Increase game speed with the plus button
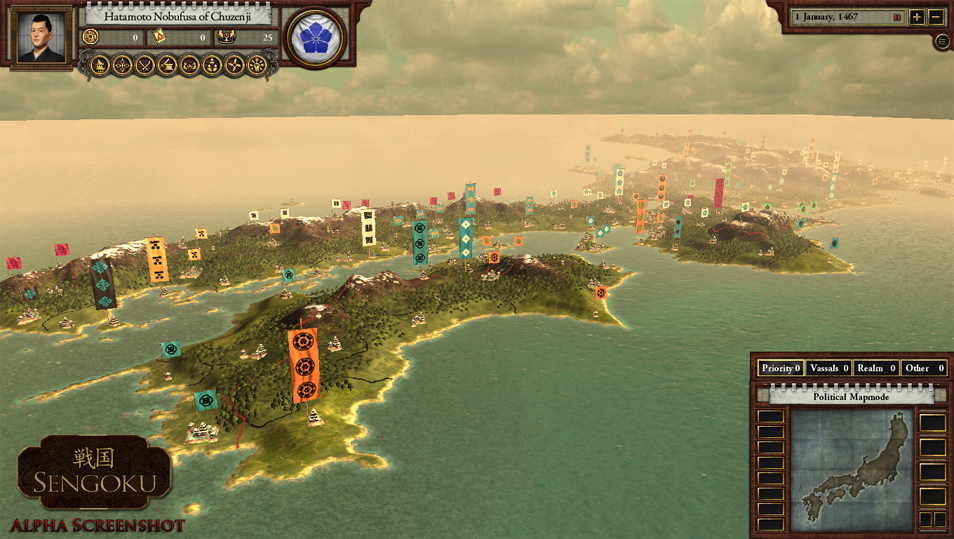Viewport: 954px width, 539px height. coord(917,17)
